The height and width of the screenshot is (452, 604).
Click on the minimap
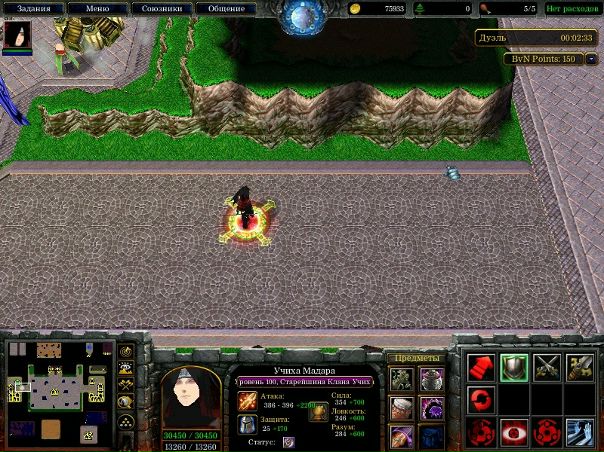58,391
